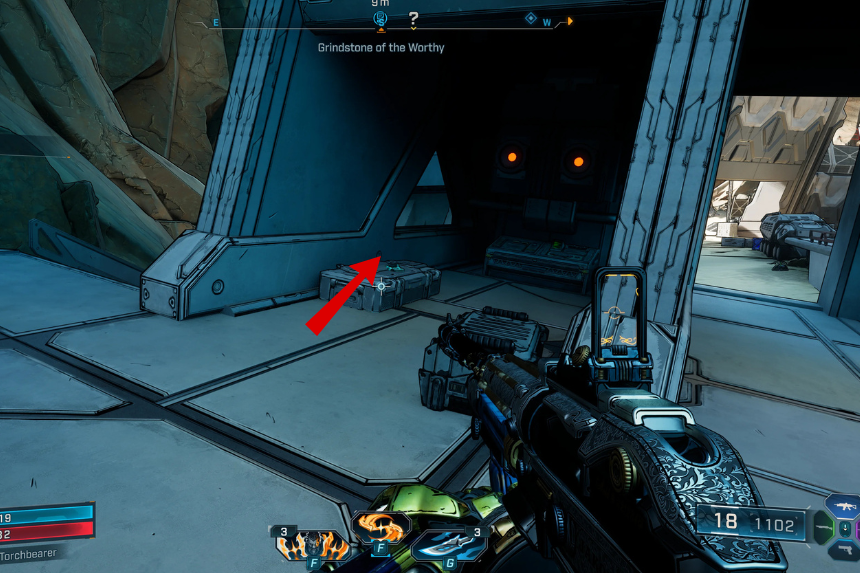Click the orange arrow at compass end
Image resolution: width=860 pixels, height=573 pixels.
click(570, 20)
